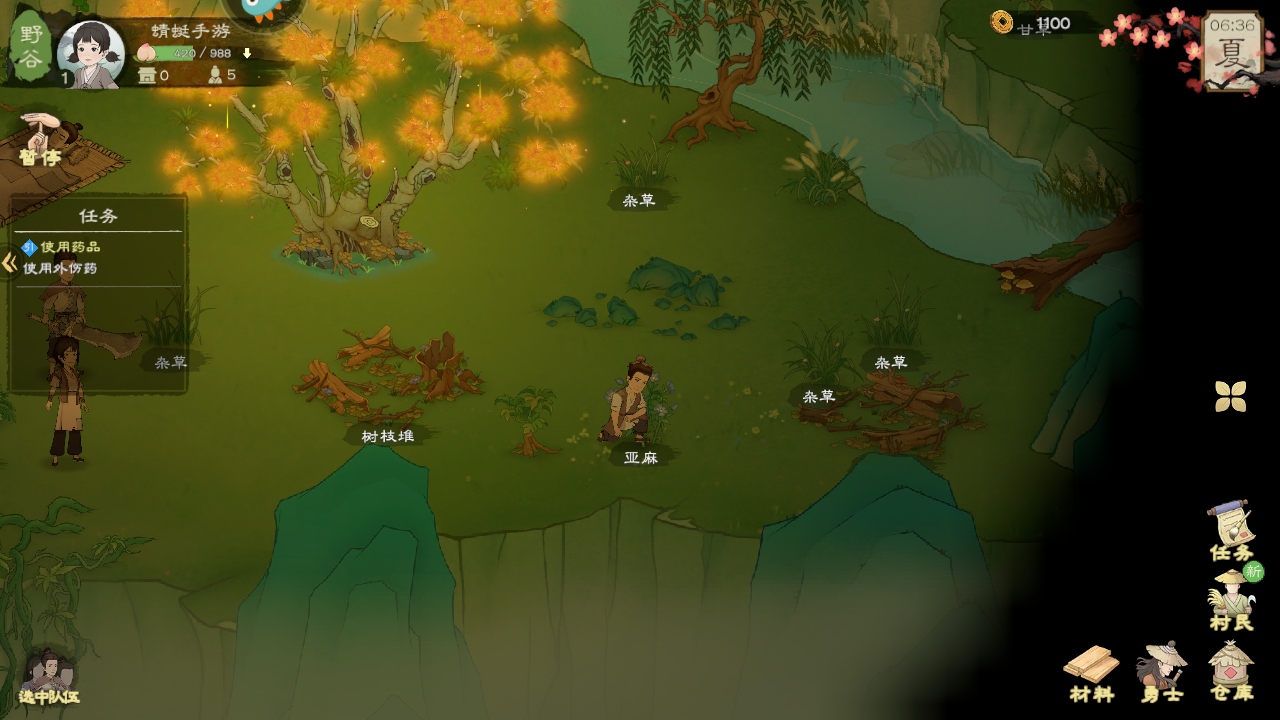Viewport: 1280px width, 720px height.
Task: Select the 选中队伍 team button
Action: click(x=48, y=678)
